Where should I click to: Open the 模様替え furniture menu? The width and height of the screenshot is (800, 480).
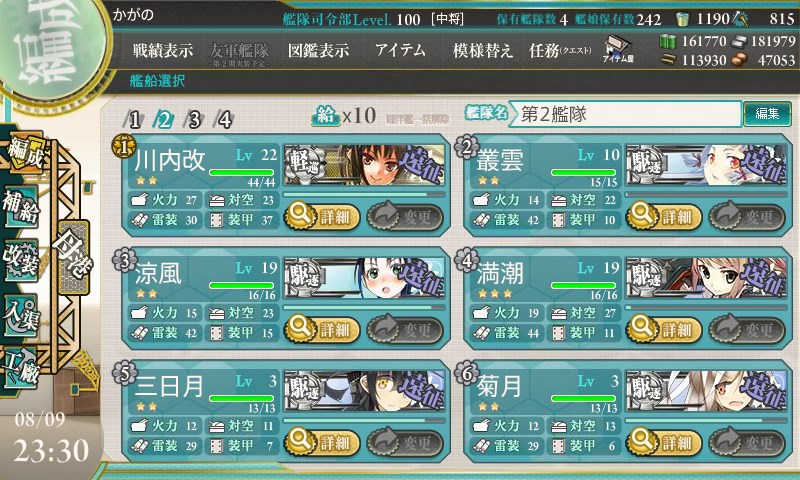coord(482,50)
